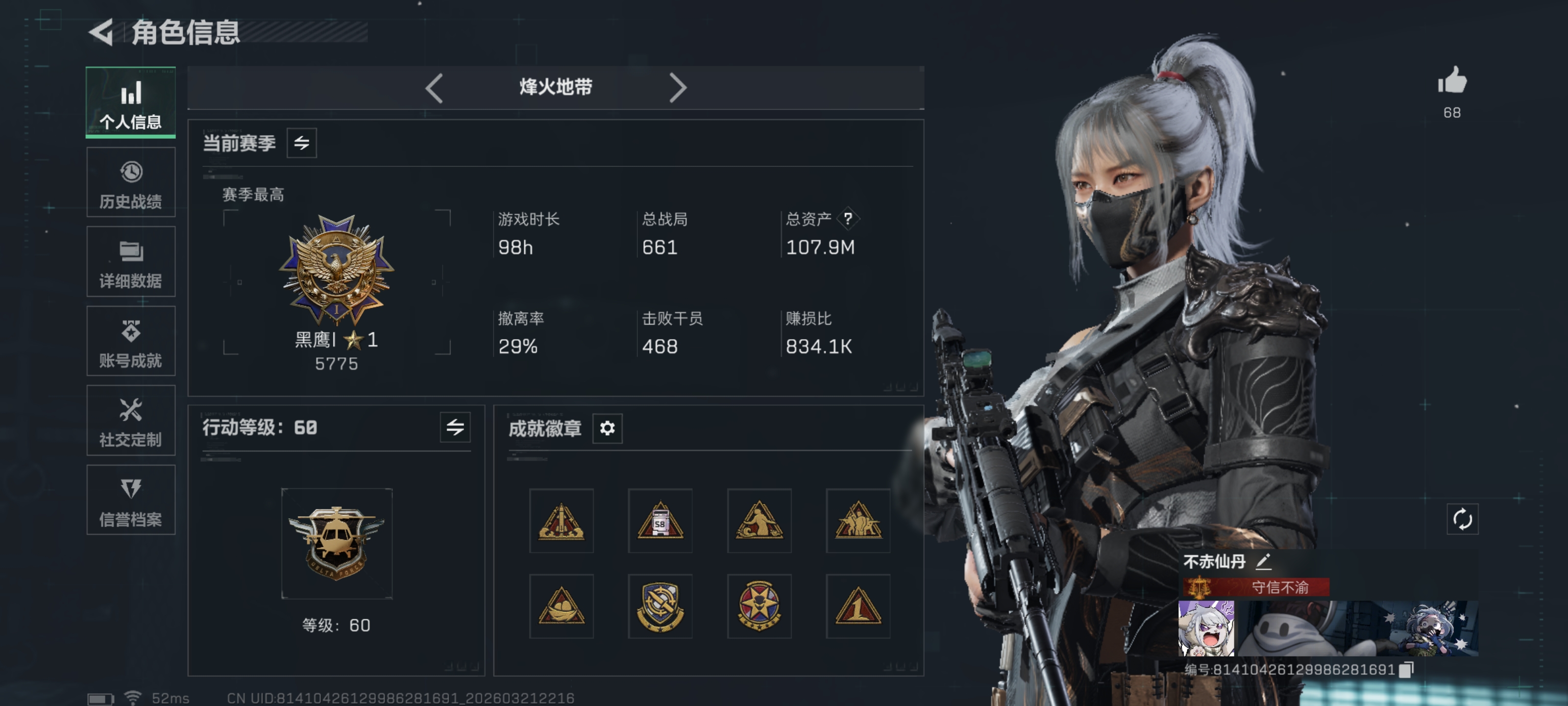Select the 个人信息 tab
The height and width of the screenshot is (706, 1568).
click(130, 102)
